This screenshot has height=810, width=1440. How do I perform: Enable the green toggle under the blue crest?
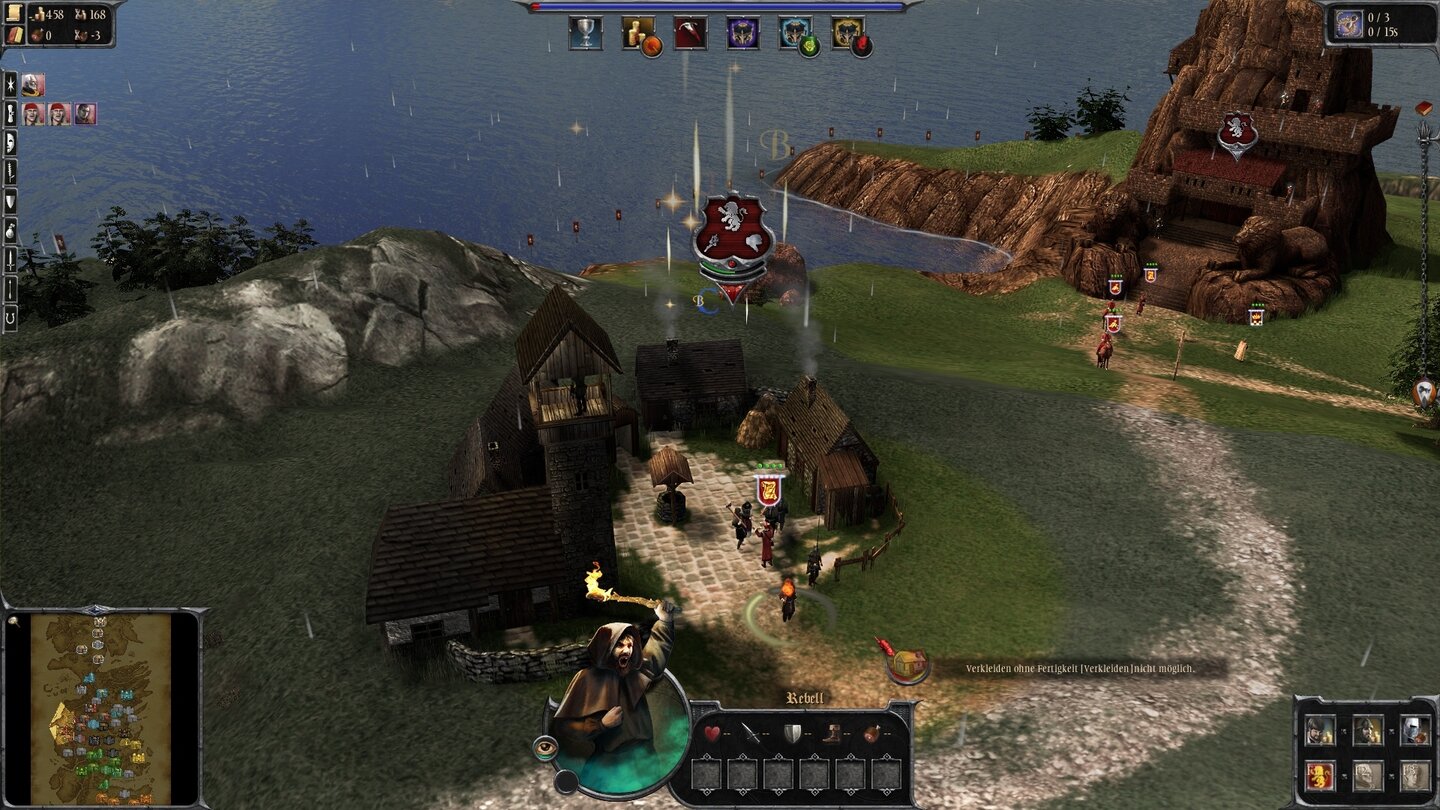[x=810, y=47]
